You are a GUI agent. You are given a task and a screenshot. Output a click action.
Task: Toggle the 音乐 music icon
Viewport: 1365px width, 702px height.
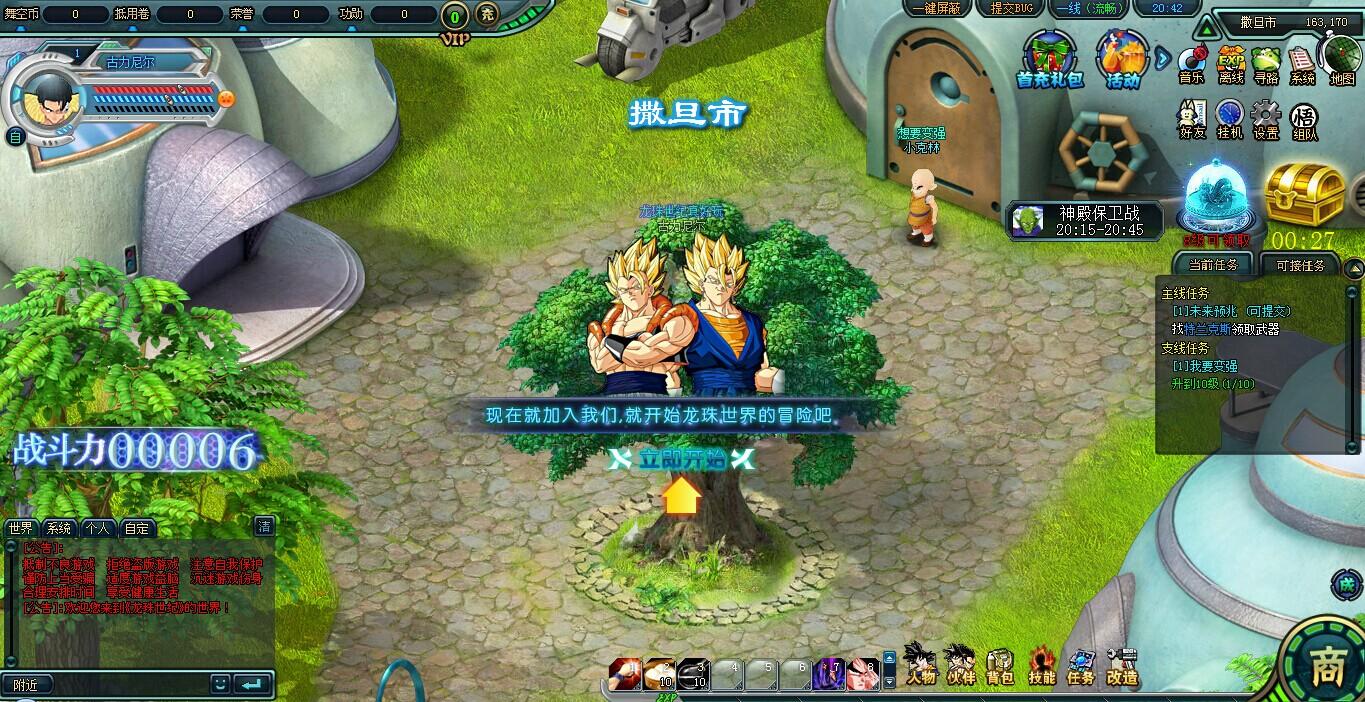1191,64
